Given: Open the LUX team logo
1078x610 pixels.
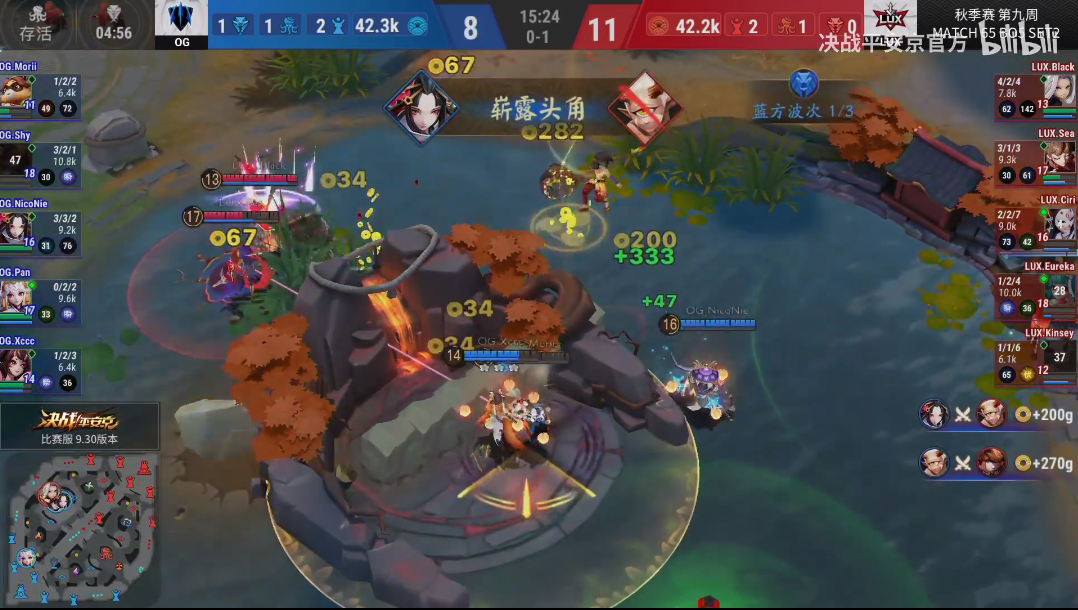Looking at the screenshot, I should [x=889, y=22].
